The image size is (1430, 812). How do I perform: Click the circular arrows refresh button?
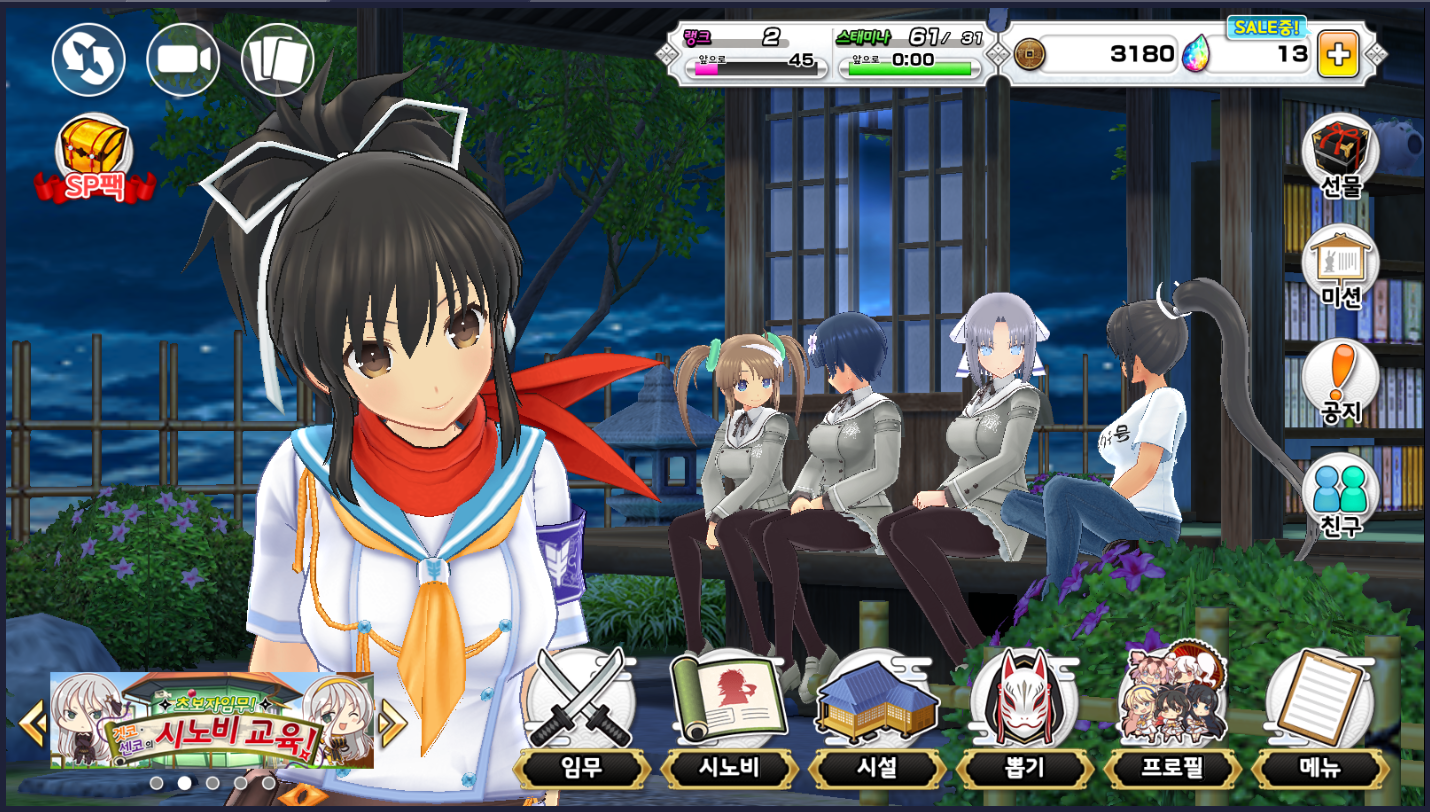pyautogui.click(x=89, y=60)
